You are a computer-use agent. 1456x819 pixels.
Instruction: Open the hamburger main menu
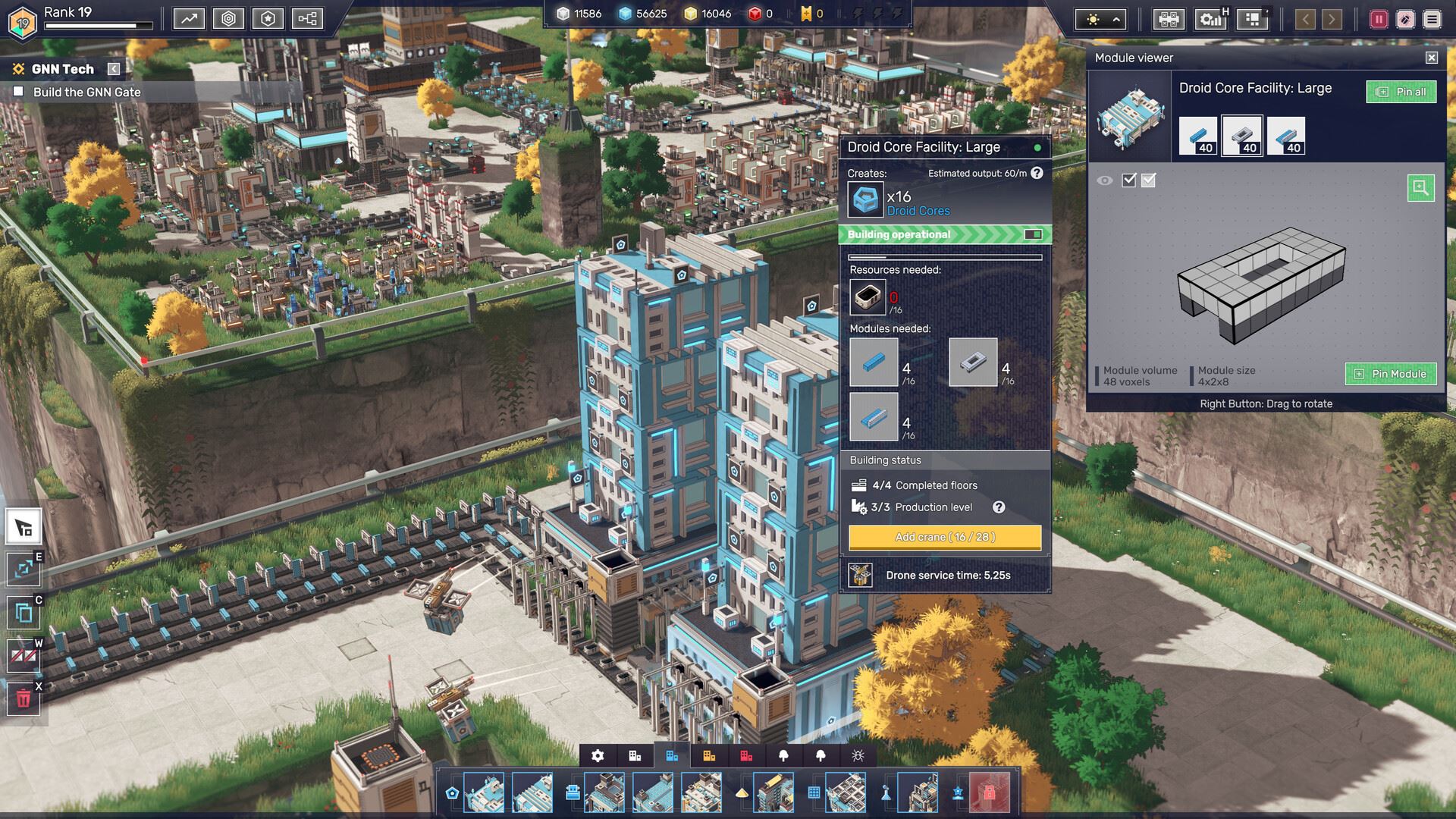[1432, 19]
